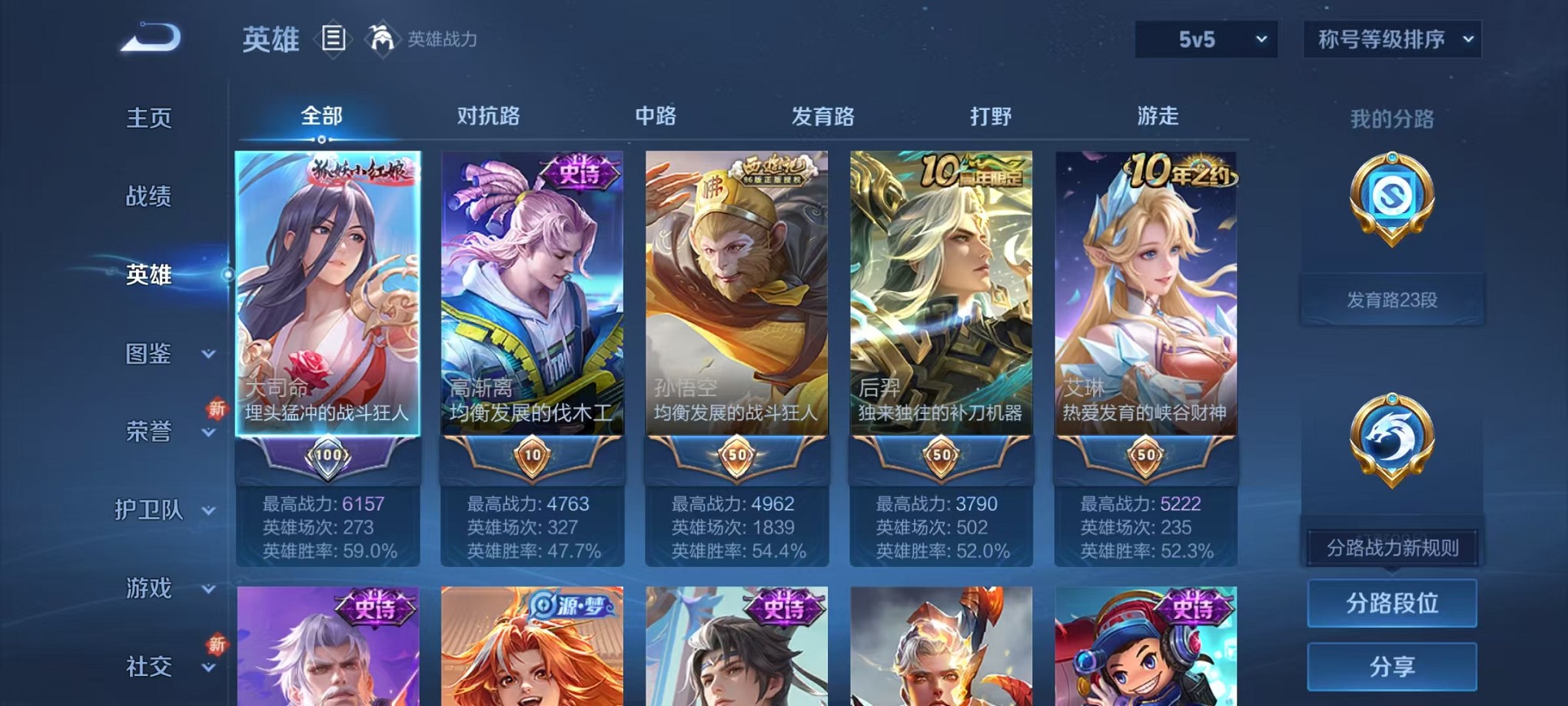Click the 英雄战力 helmet icon
Image resolution: width=1568 pixels, height=706 pixels.
[377, 37]
